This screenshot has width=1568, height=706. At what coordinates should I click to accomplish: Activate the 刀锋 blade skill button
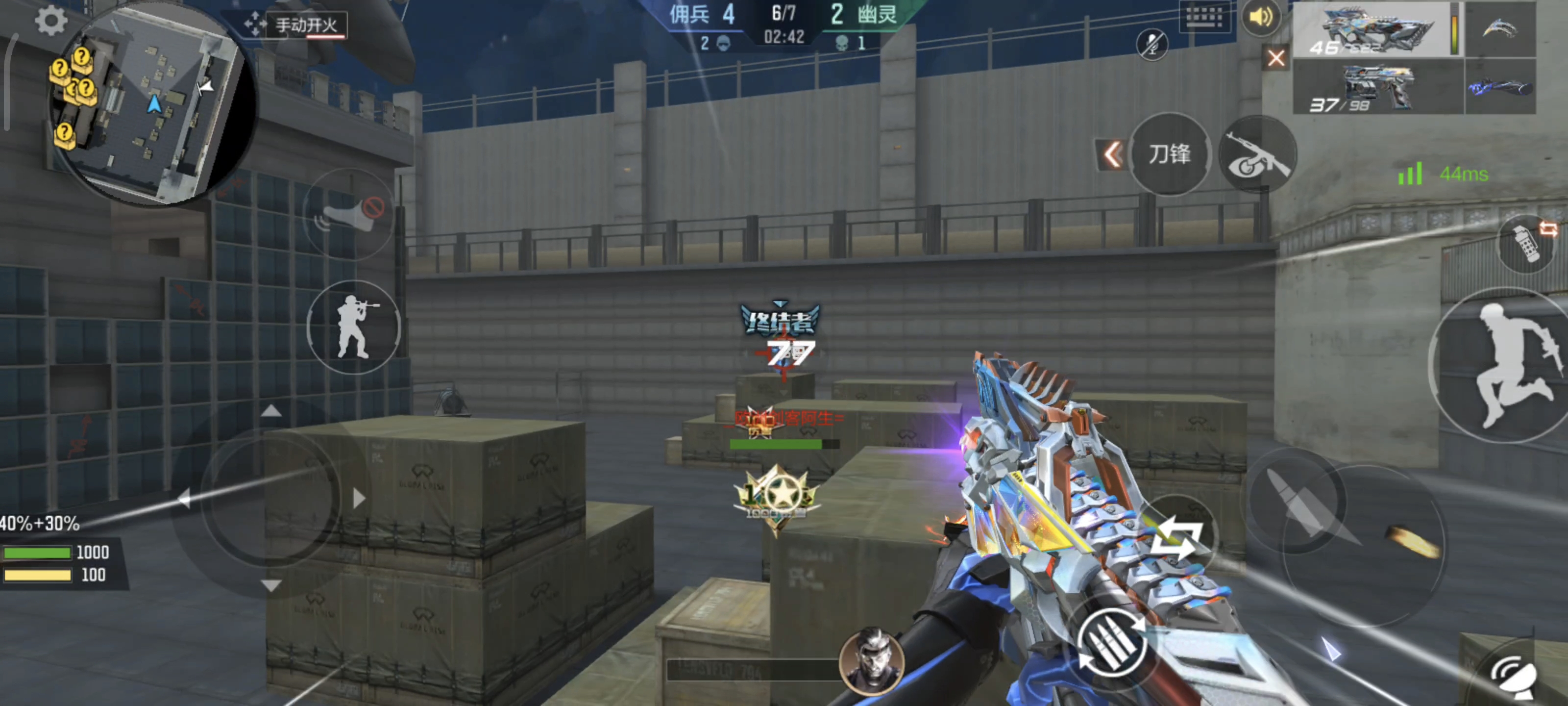tap(1169, 154)
